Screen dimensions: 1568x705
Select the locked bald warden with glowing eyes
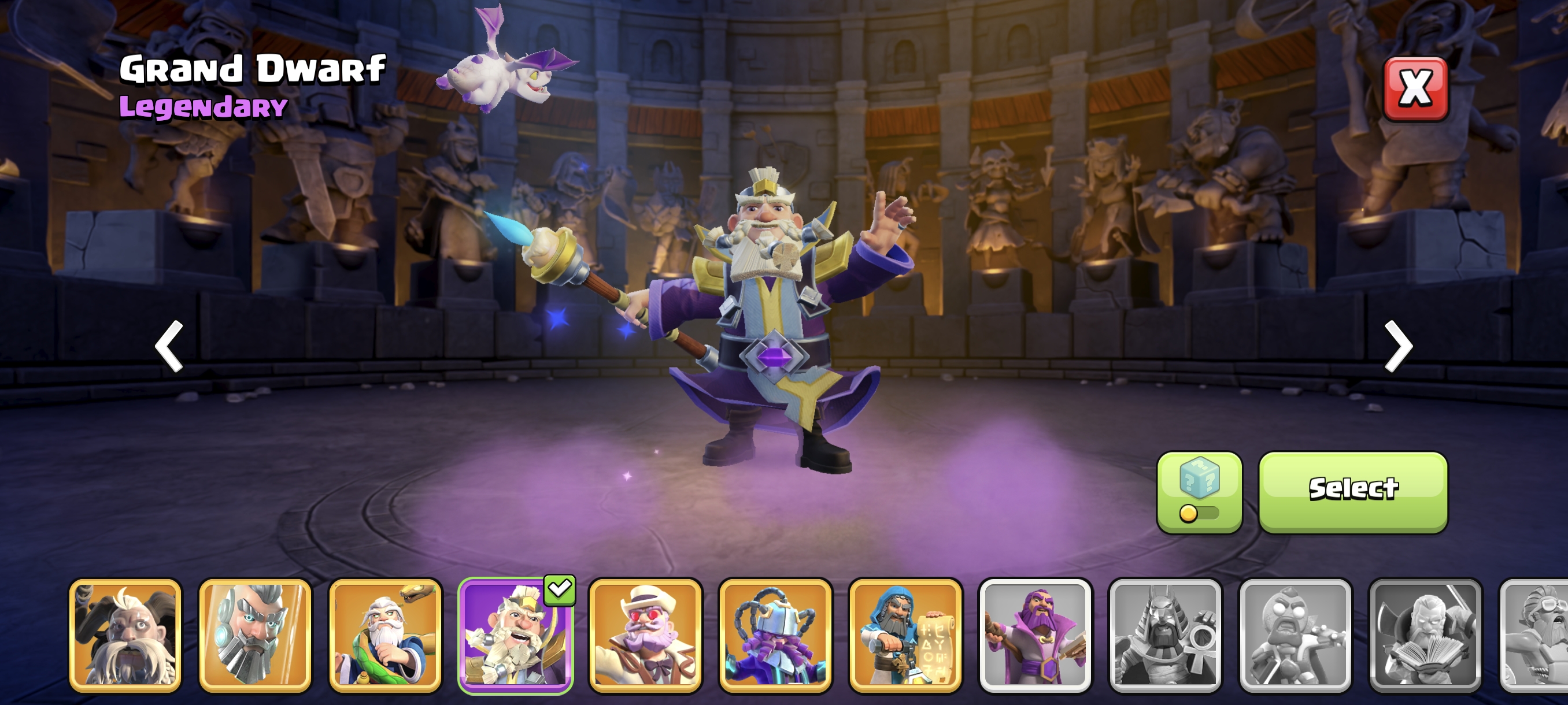coord(1295,635)
